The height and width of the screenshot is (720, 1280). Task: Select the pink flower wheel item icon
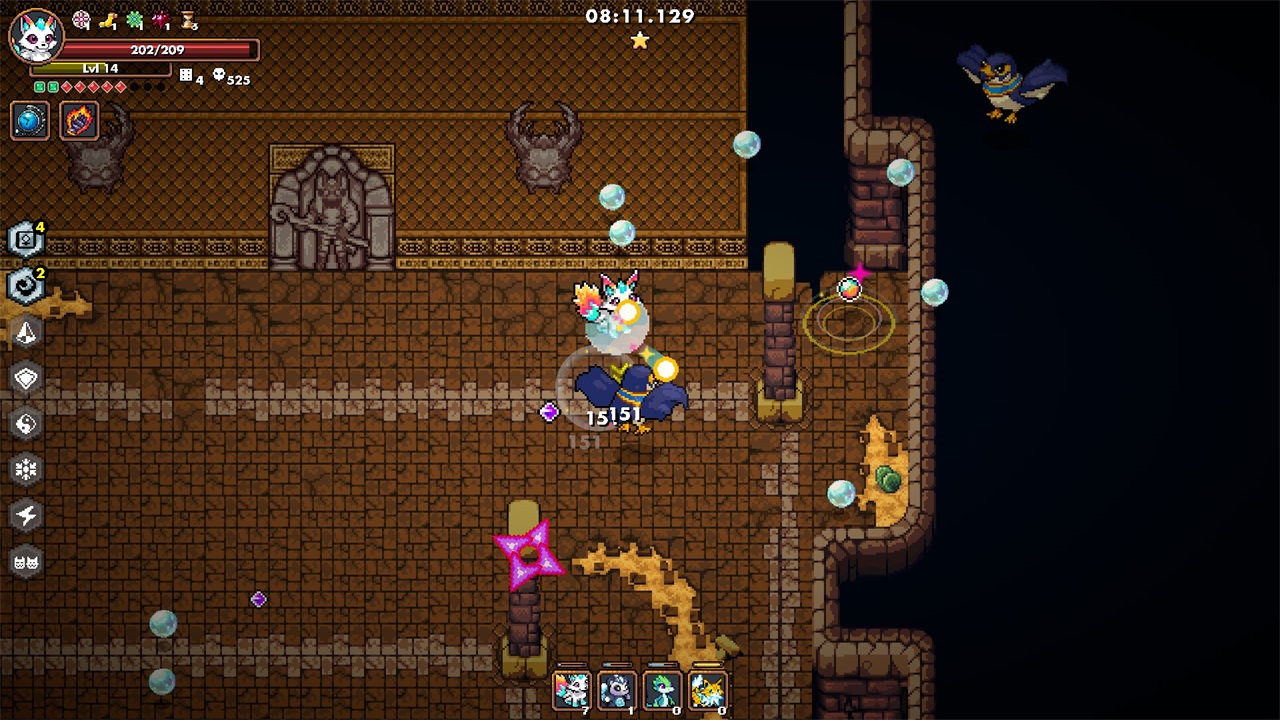click(82, 19)
